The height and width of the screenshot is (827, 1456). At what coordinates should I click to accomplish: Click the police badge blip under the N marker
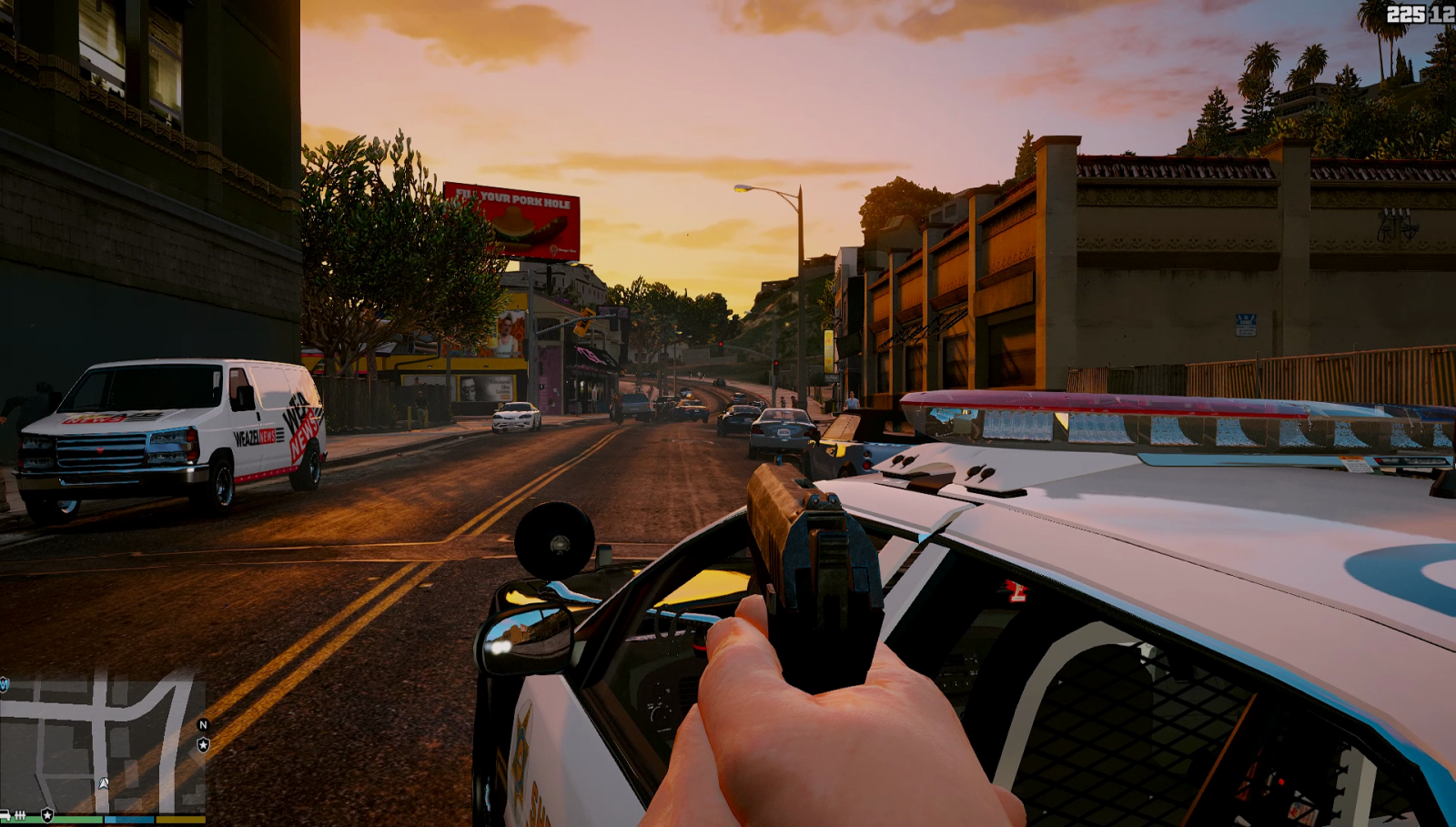[203, 745]
